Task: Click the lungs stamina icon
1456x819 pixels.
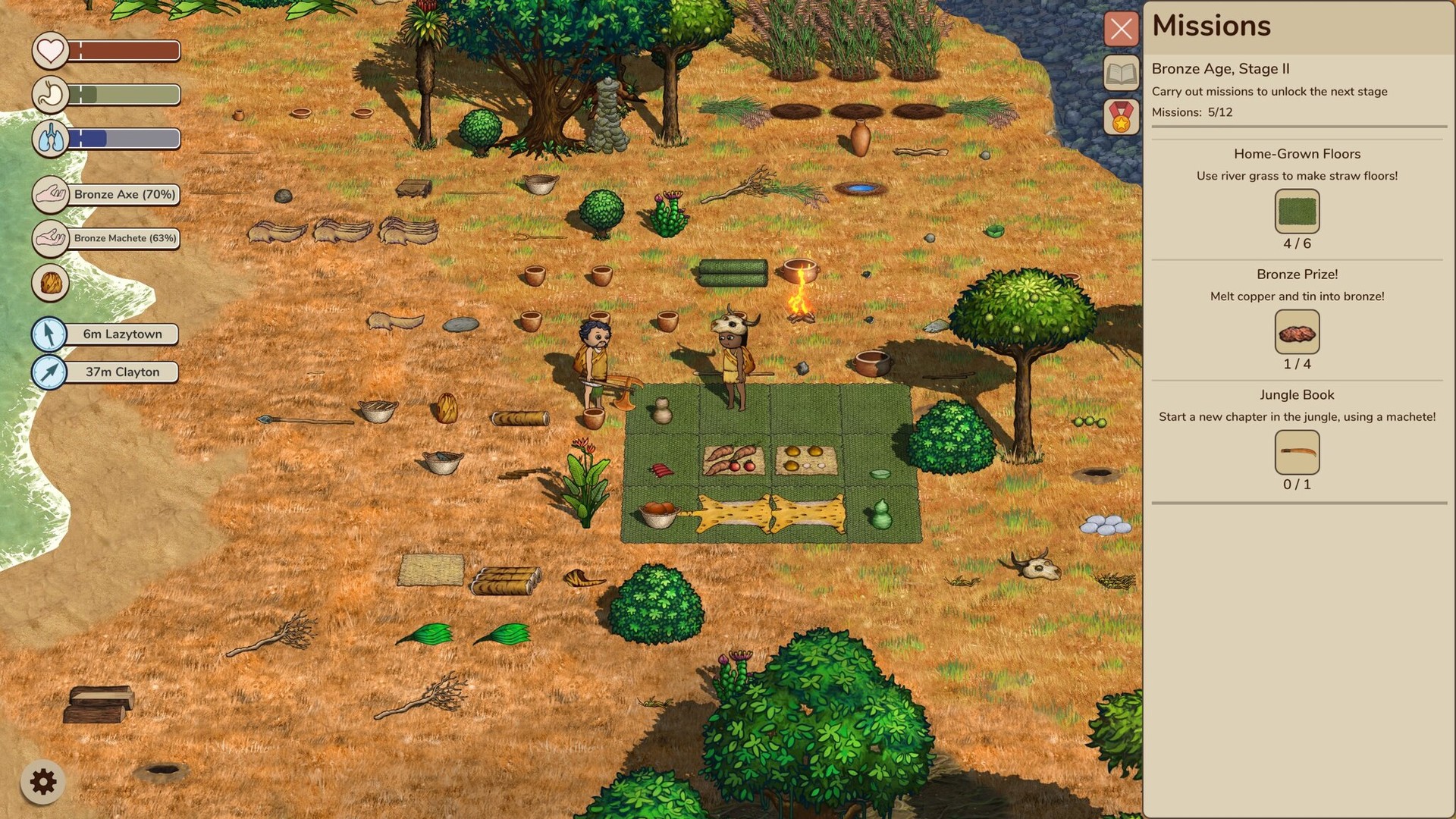Action: (50, 138)
